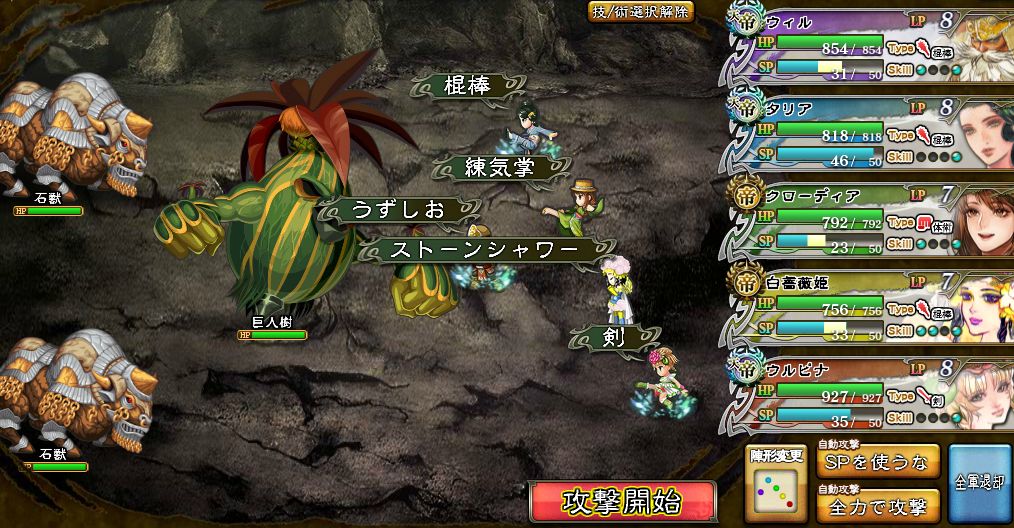1014x528 pixels.
Task: Retreat with the 全軍退却 button
Action: pyautogui.click(x=979, y=485)
